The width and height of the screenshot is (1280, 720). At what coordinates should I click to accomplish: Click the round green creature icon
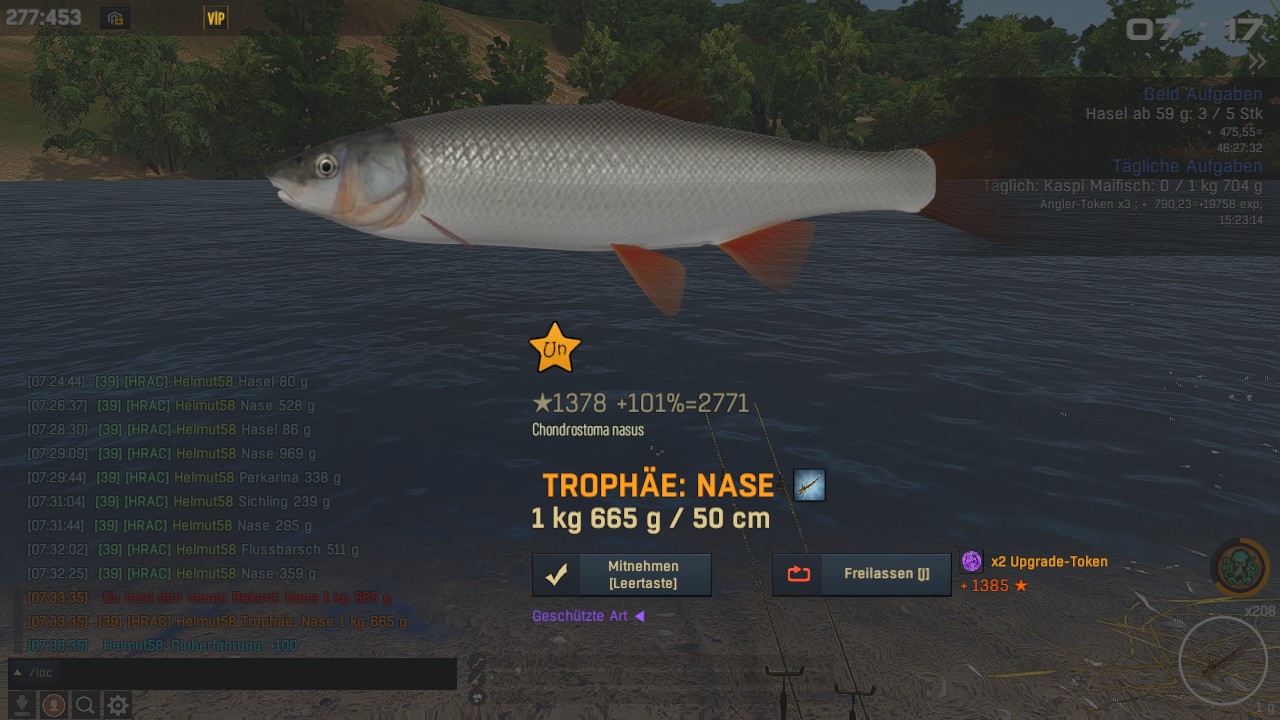coord(1240,566)
